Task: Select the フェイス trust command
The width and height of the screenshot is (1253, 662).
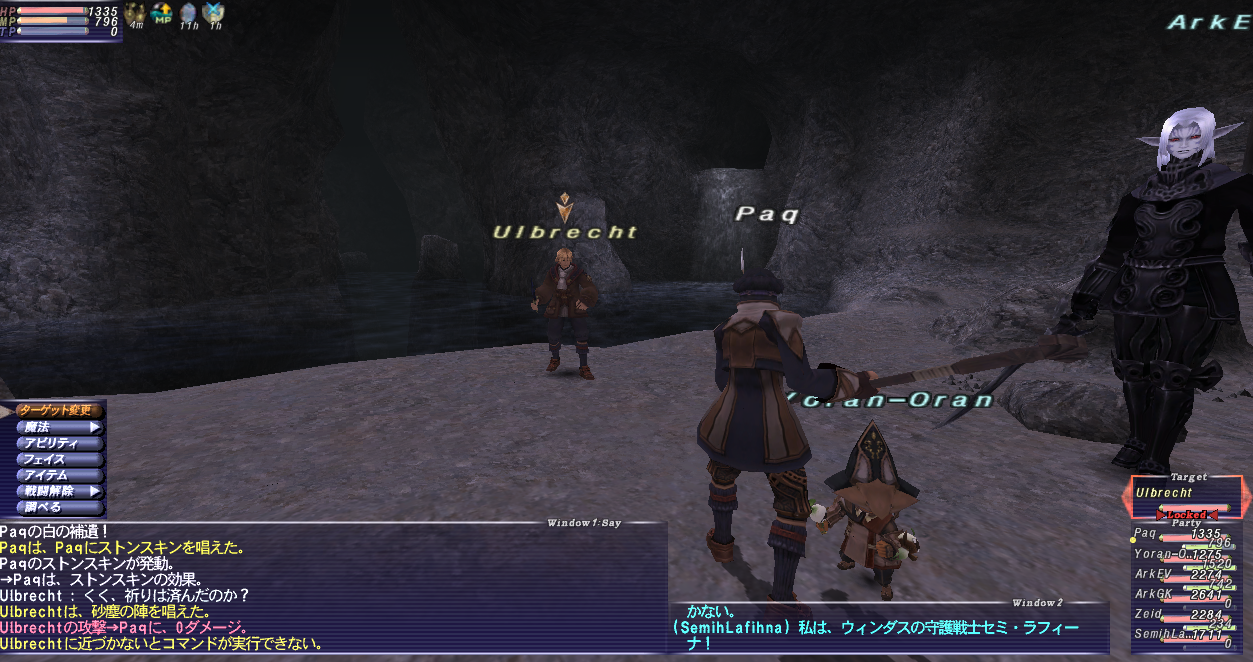Action: coord(56,459)
